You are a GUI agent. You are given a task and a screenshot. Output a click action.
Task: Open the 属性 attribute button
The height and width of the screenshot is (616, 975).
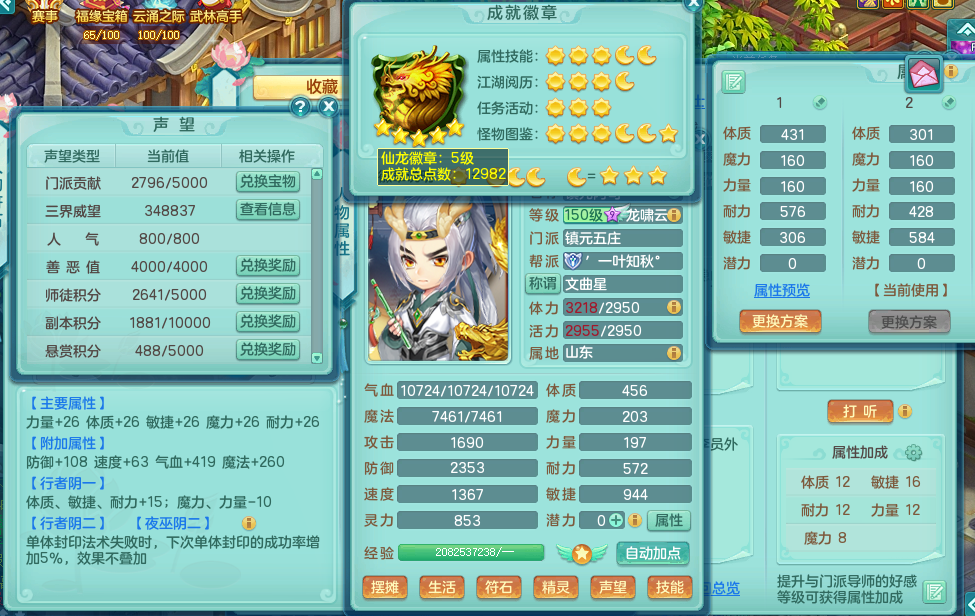(x=668, y=520)
